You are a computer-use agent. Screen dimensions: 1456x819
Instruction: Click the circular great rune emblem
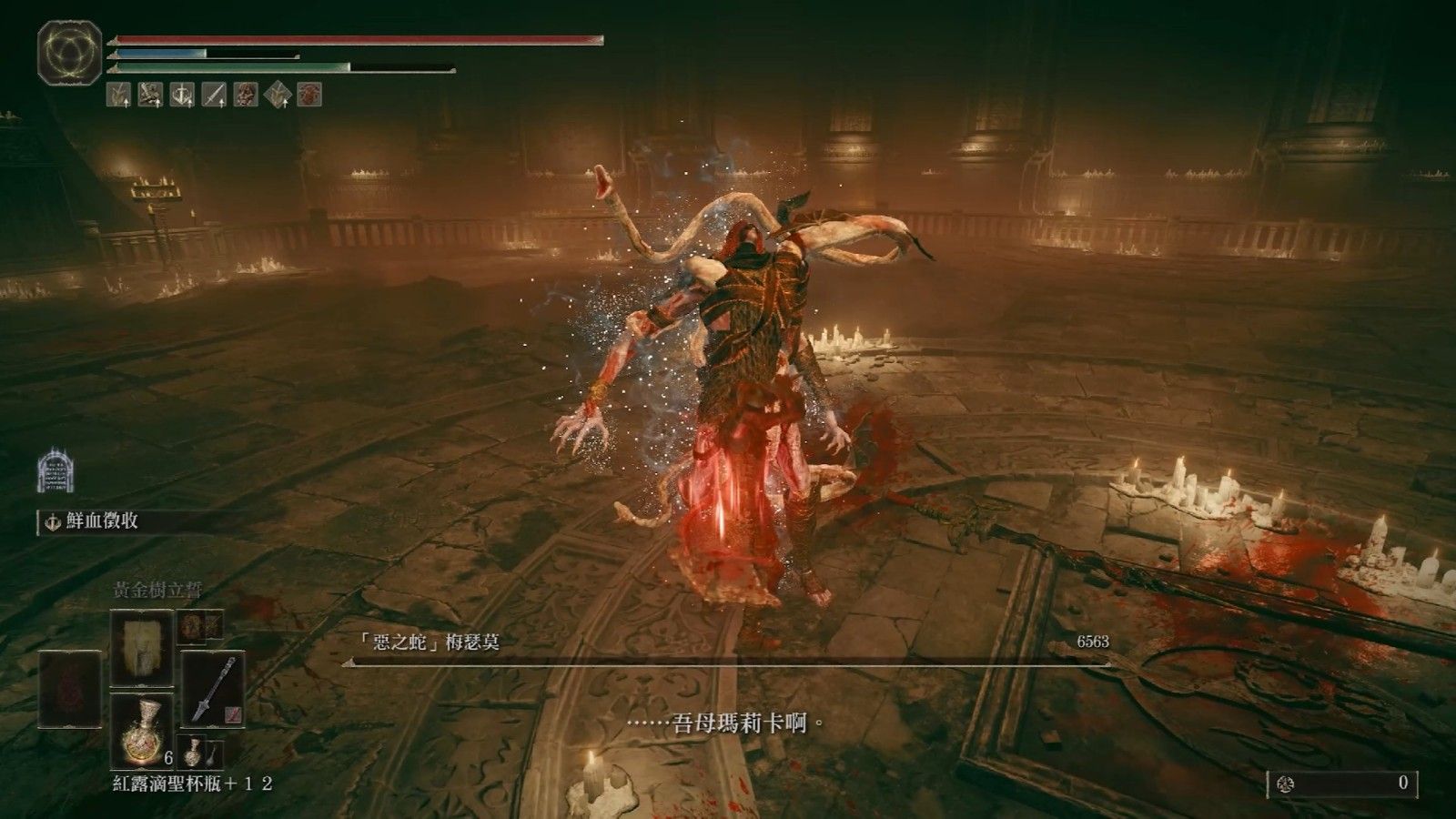point(69,53)
